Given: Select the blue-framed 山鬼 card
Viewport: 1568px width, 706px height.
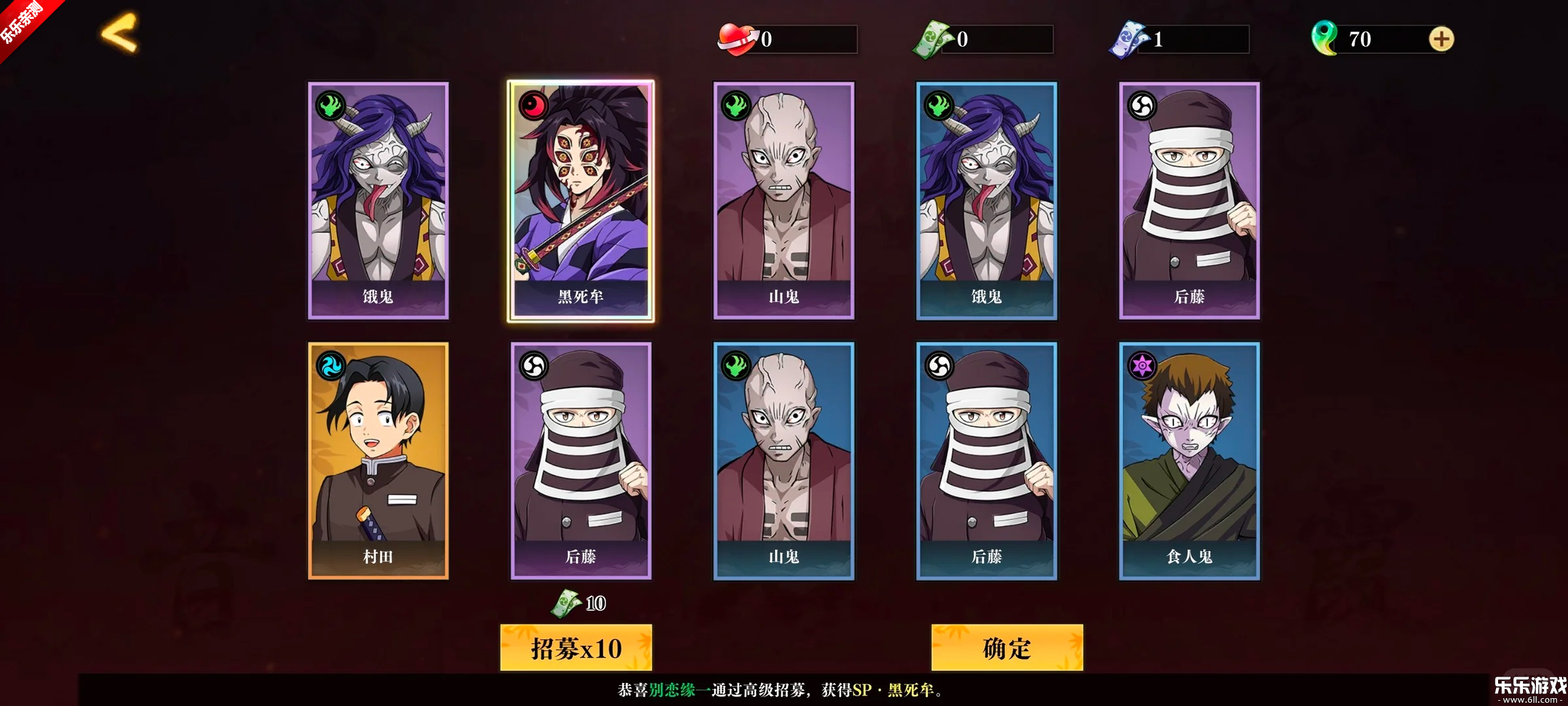Looking at the screenshot, I should click(x=784, y=461).
